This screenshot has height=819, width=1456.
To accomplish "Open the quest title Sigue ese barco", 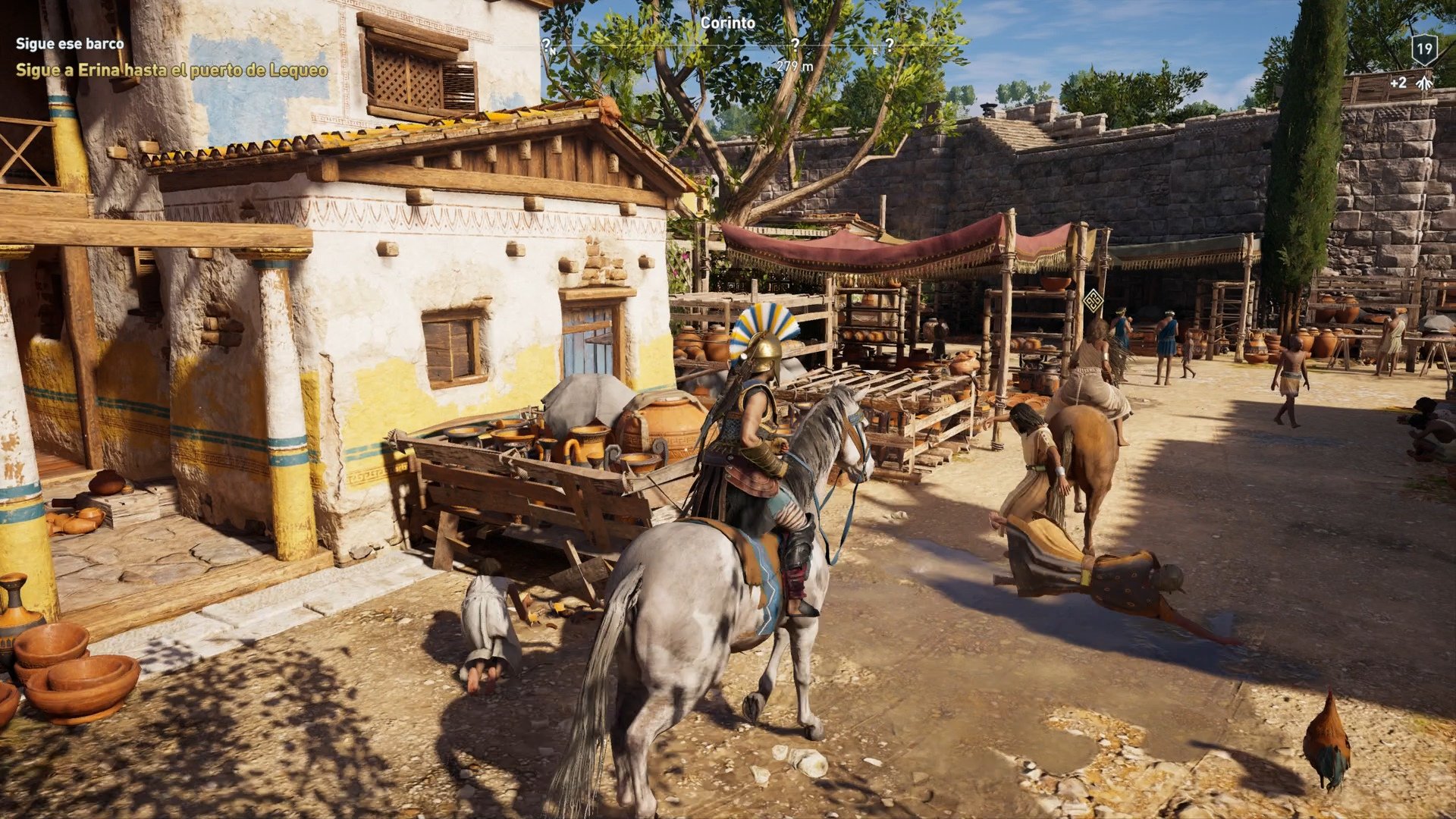I will coord(69,44).
